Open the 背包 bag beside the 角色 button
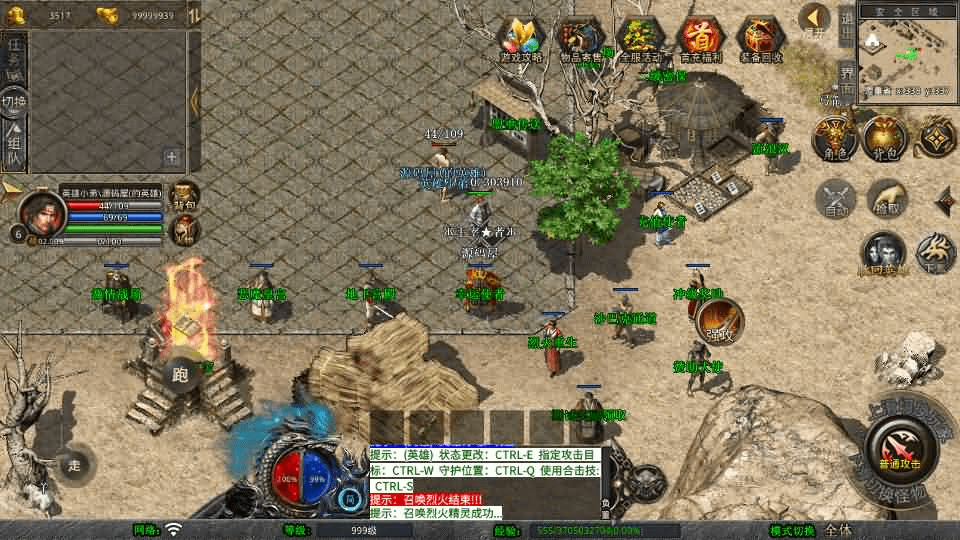The height and width of the screenshot is (540, 960). click(x=885, y=138)
